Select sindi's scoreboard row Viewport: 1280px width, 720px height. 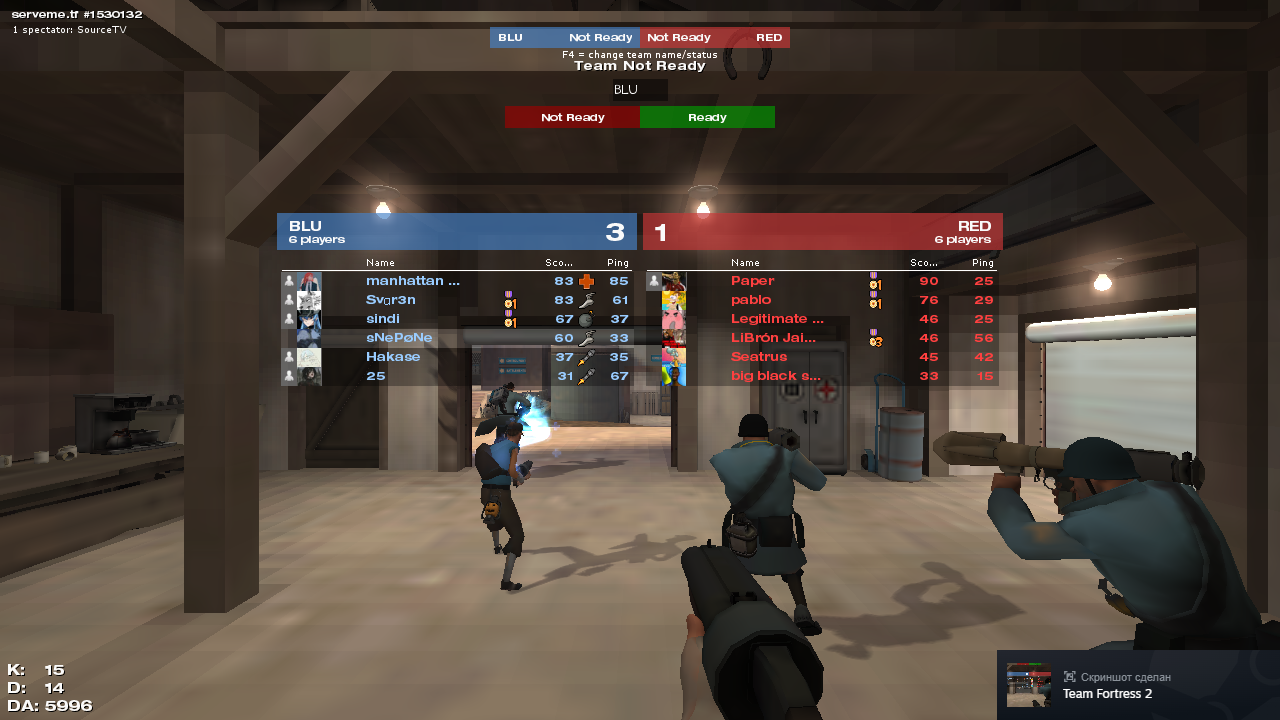pyautogui.click(x=383, y=319)
